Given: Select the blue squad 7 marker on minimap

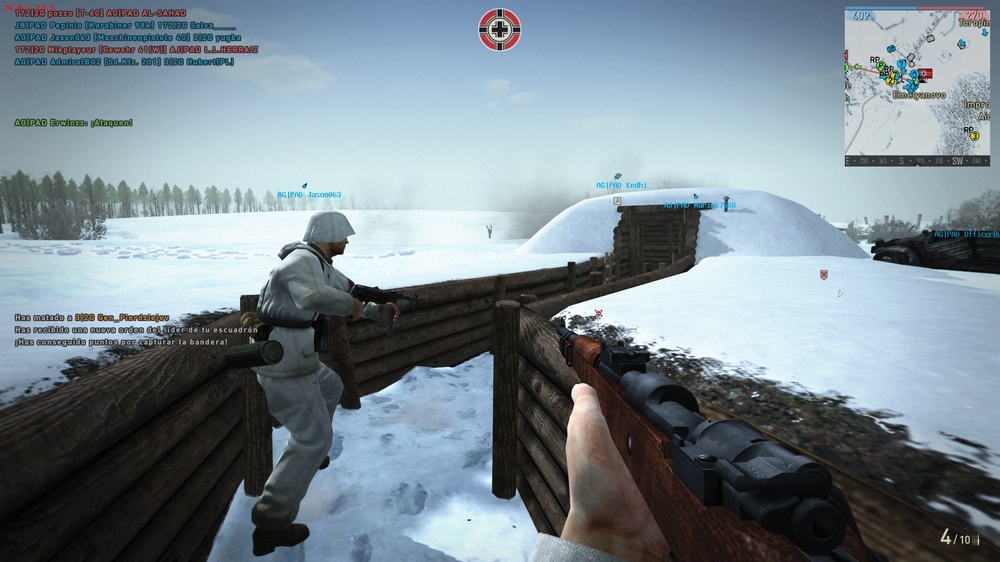Looking at the screenshot, I should click(x=901, y=65).
